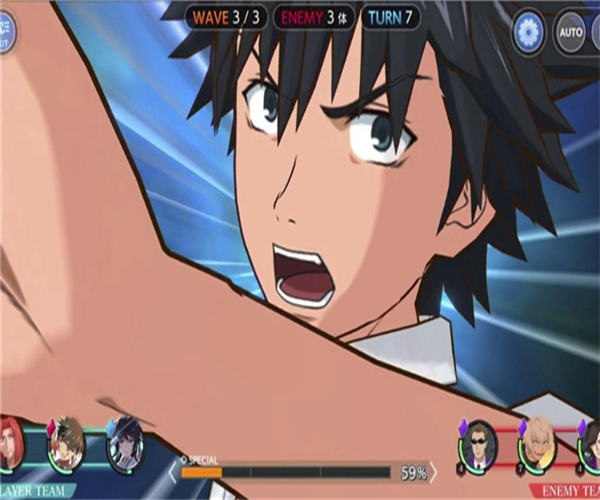
Task: Select the red-haired player team portrait
Action: click(9, 442)
